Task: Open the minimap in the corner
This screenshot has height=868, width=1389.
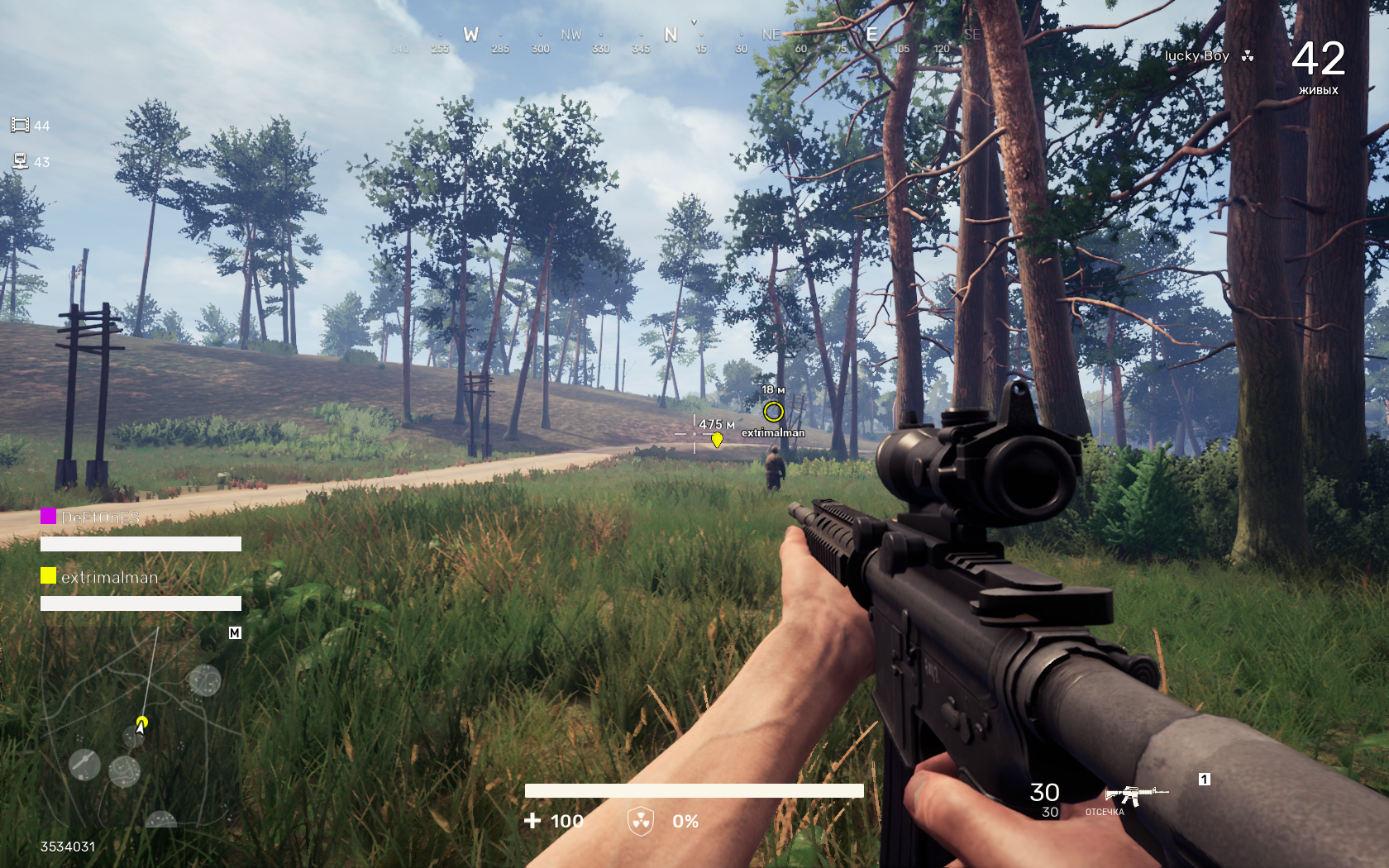Action: [141, 727]
